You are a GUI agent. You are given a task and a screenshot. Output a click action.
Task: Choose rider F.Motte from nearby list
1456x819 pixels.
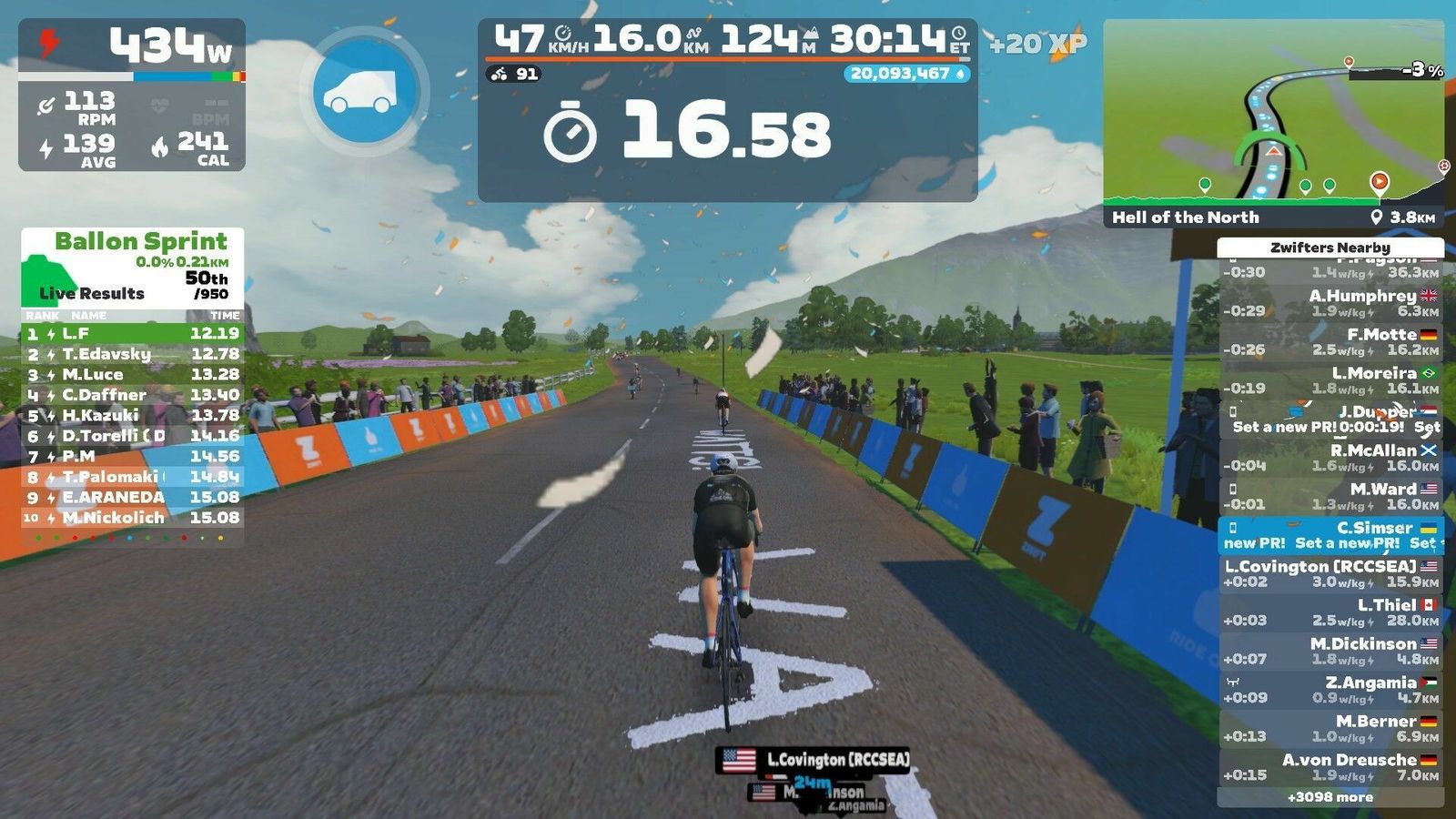pyautogui.click(x=1330, y=342)
